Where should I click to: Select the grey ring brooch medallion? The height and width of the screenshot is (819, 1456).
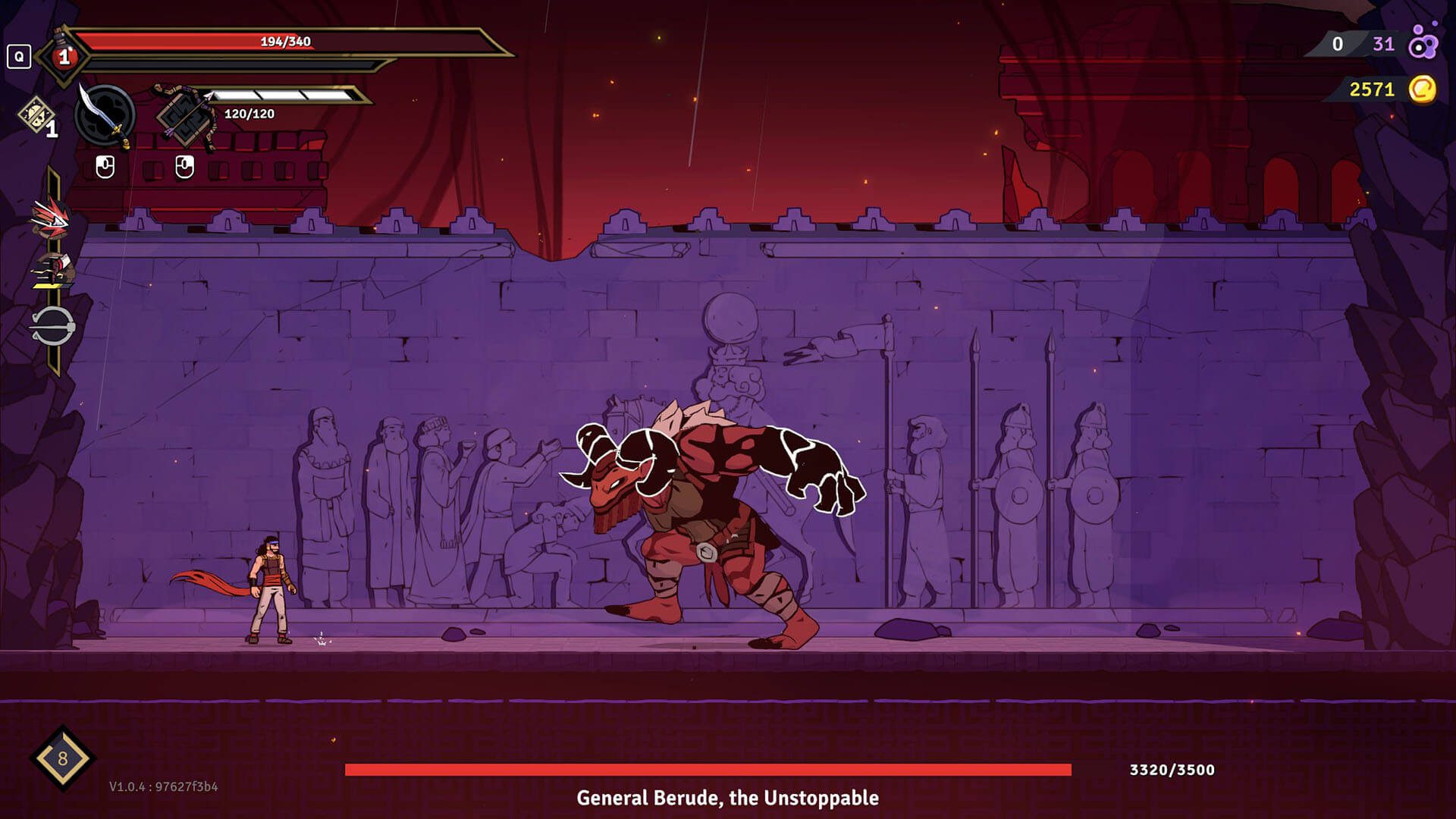[52, 327]
